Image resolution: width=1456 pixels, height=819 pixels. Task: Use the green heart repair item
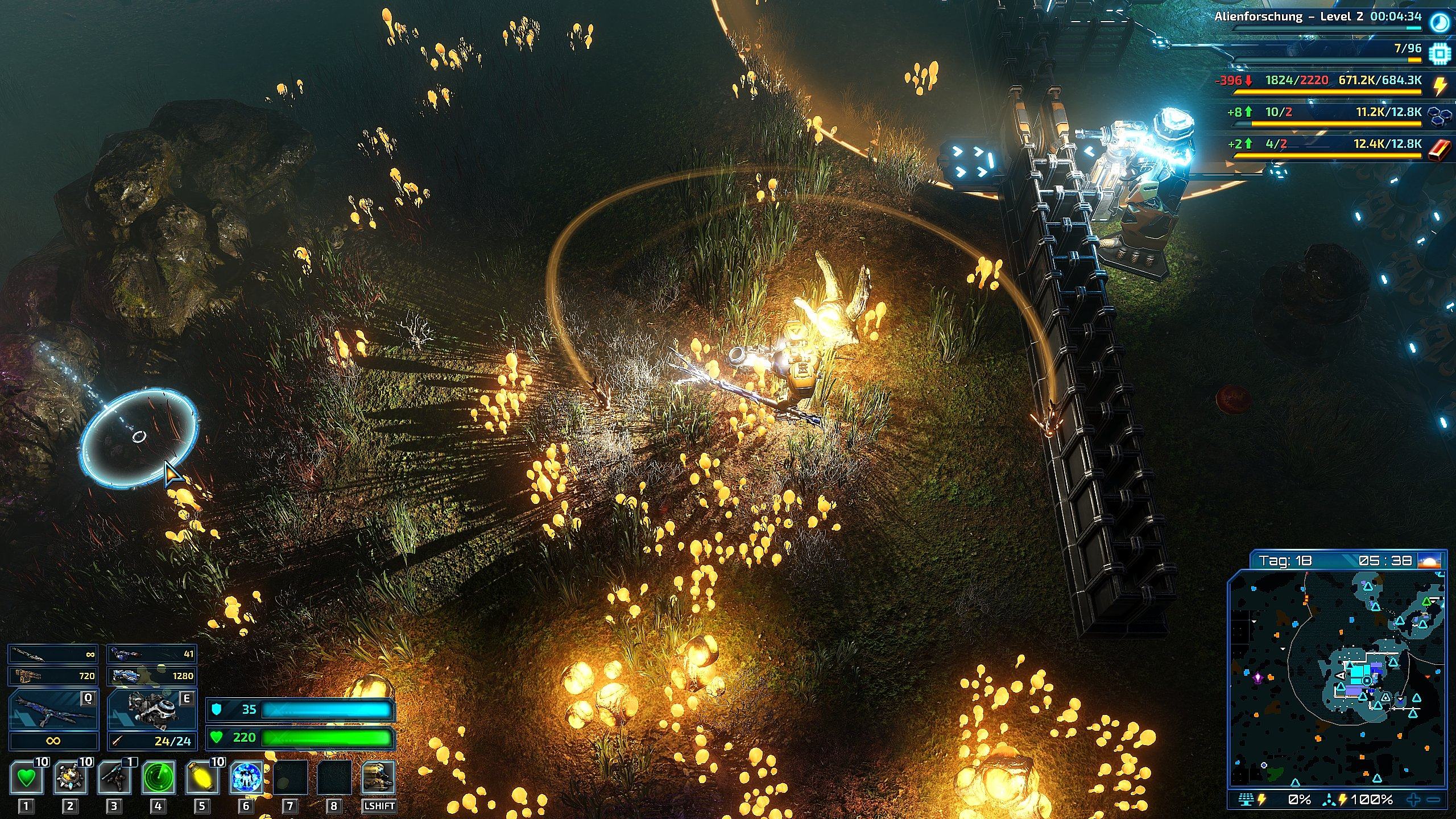coord(26,778)
